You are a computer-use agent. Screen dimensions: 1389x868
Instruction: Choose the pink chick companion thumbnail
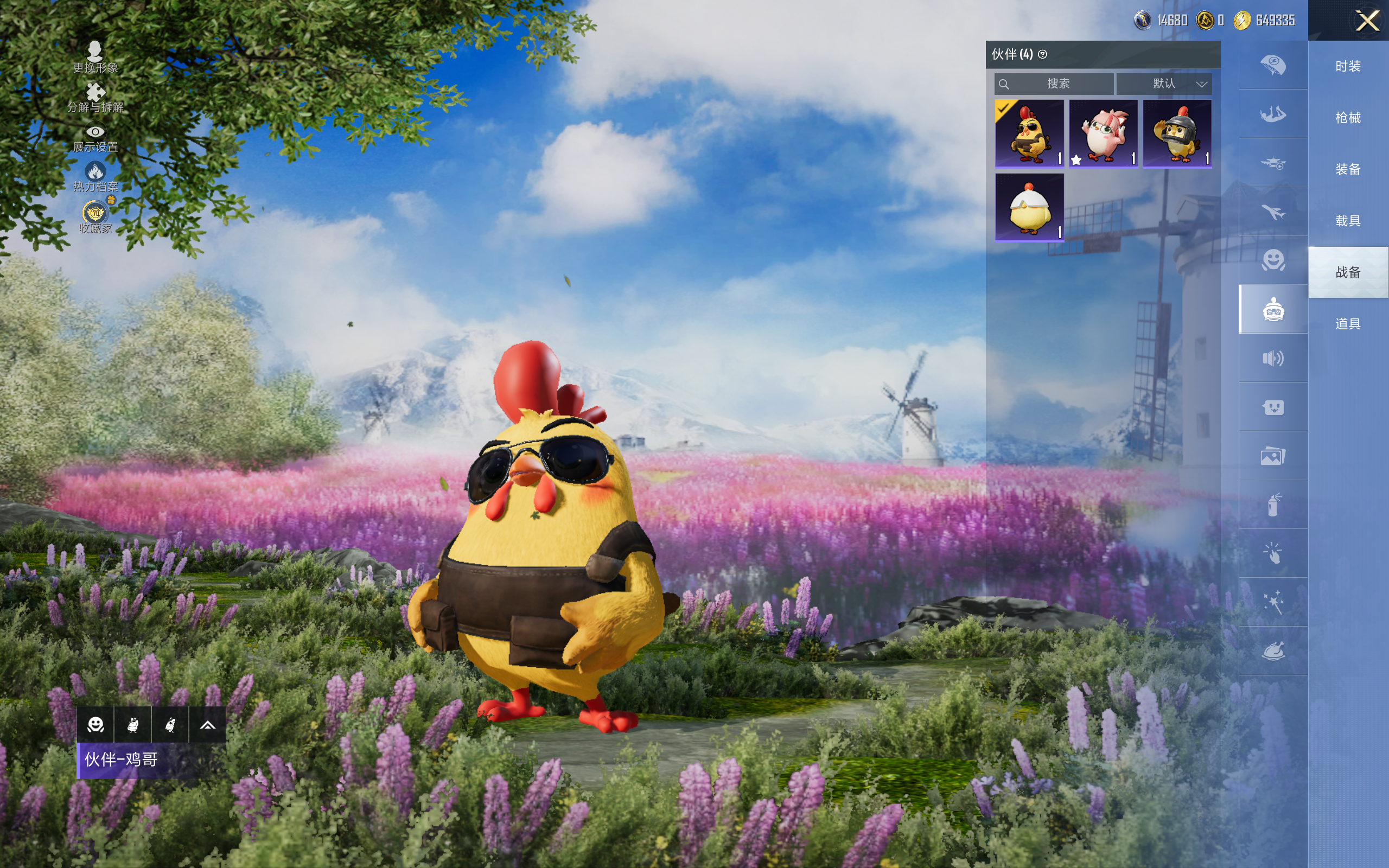click(1103, 133)
